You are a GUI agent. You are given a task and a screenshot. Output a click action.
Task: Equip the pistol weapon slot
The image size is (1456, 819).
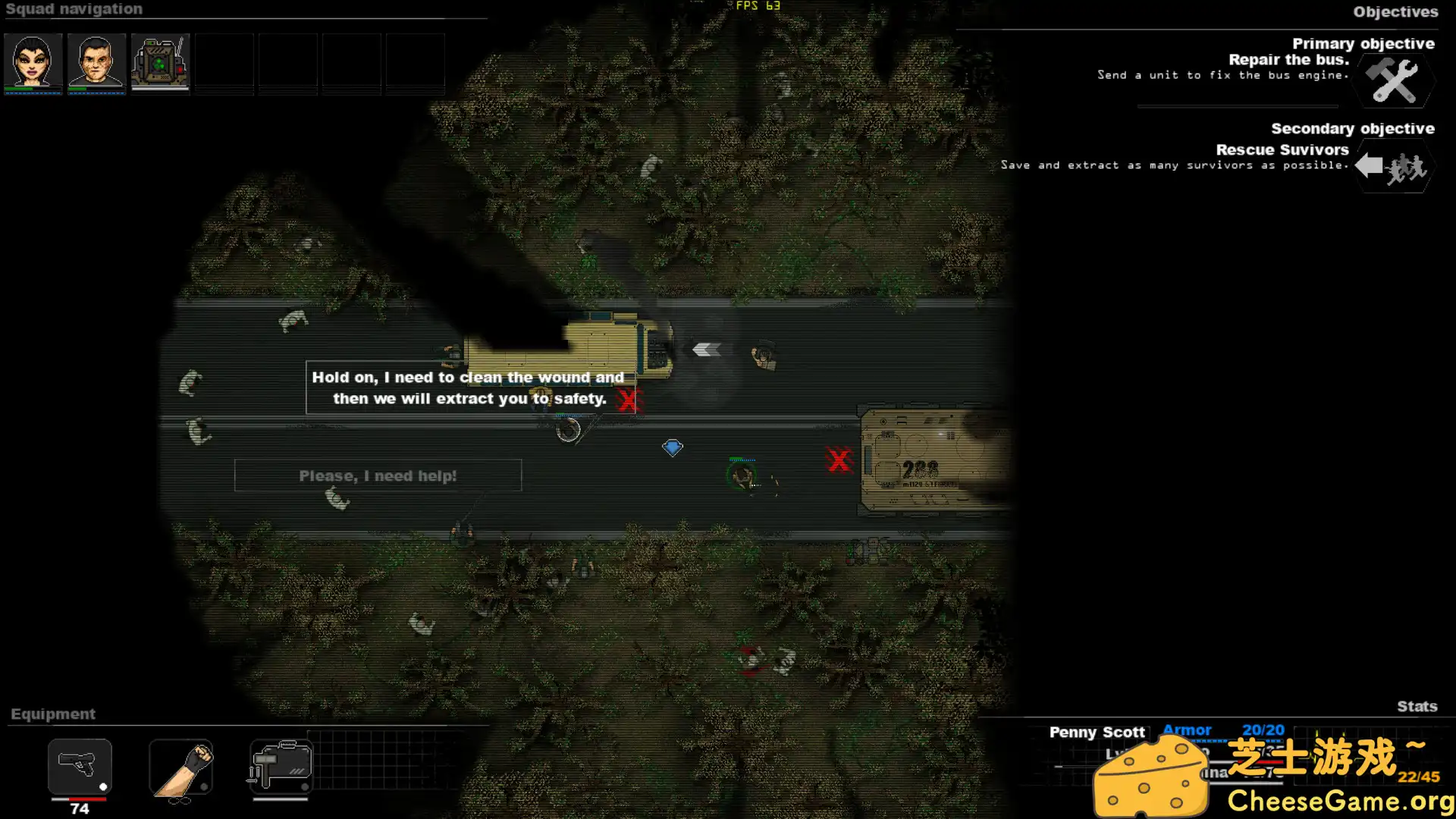(80, 766)
